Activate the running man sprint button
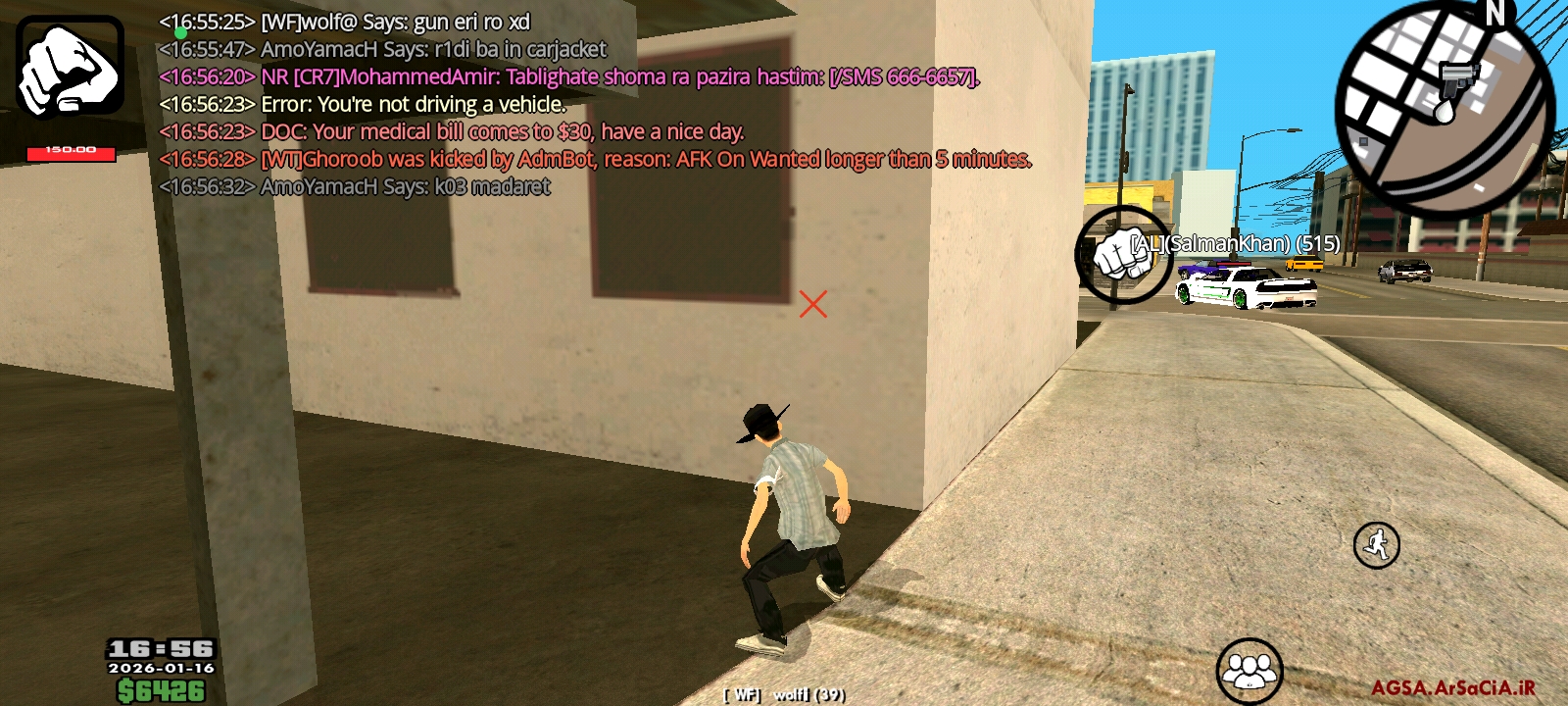This screenshot has height=706, width=1568. 1376,545
